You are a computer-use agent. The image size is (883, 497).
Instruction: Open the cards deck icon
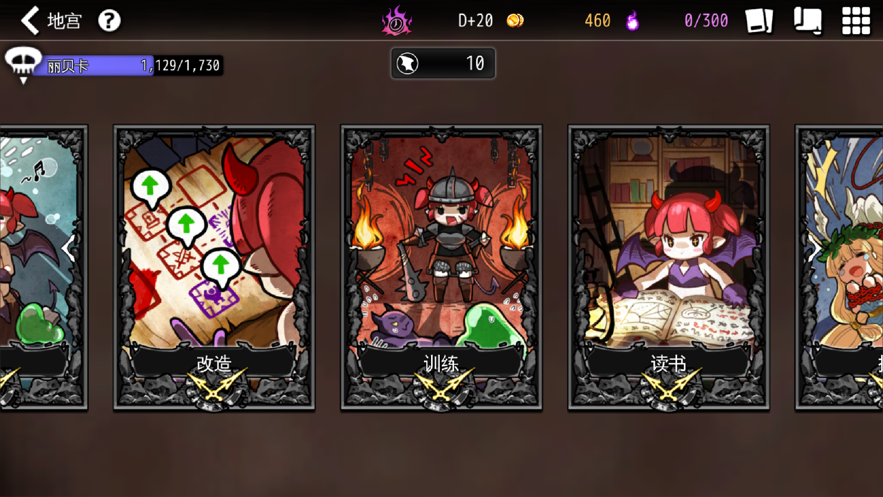coord(759,20)
